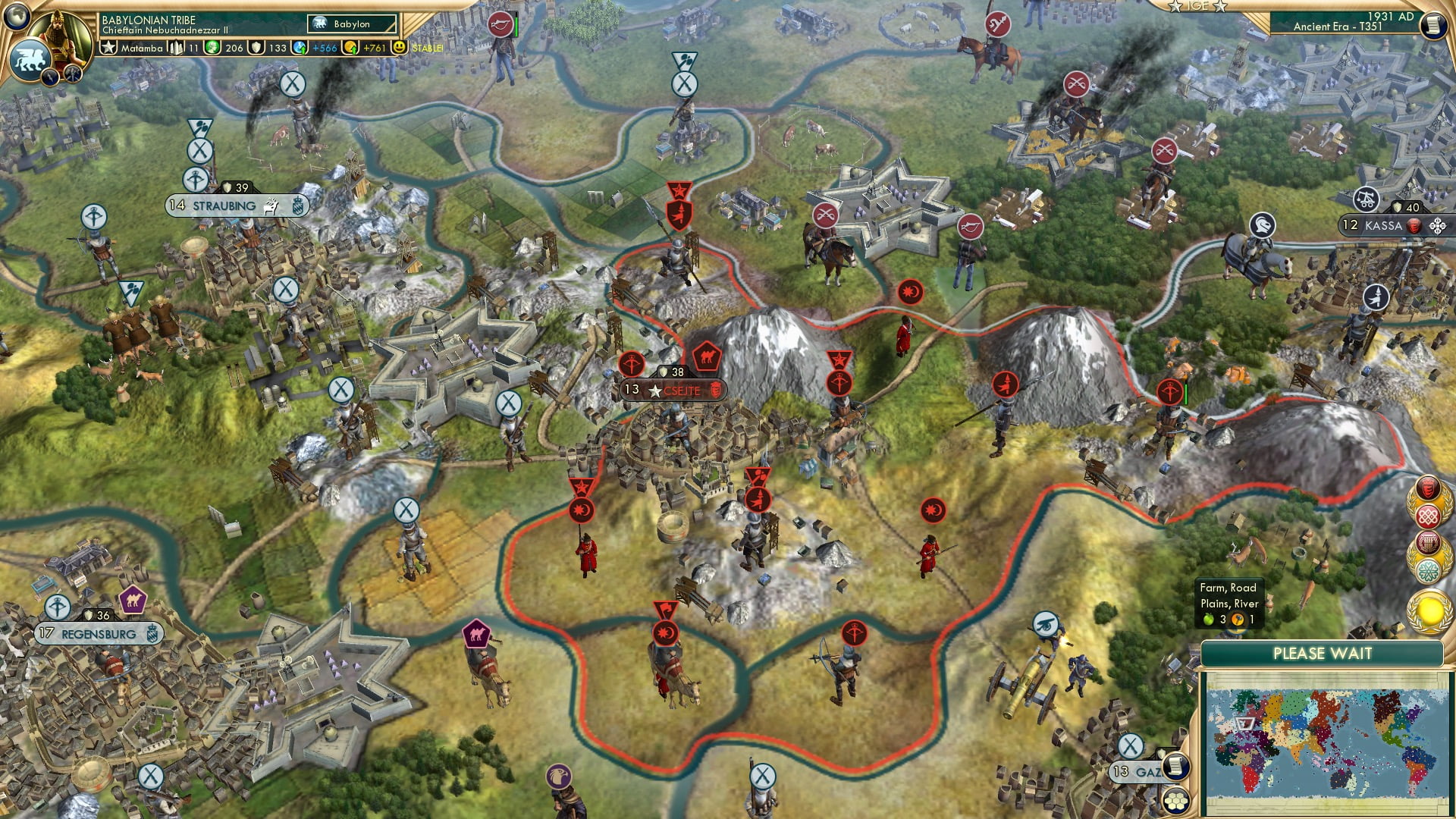Click the snowflake laurel notification icon
This screenshot has height=819, width=1456.
tap(1429, 568)
